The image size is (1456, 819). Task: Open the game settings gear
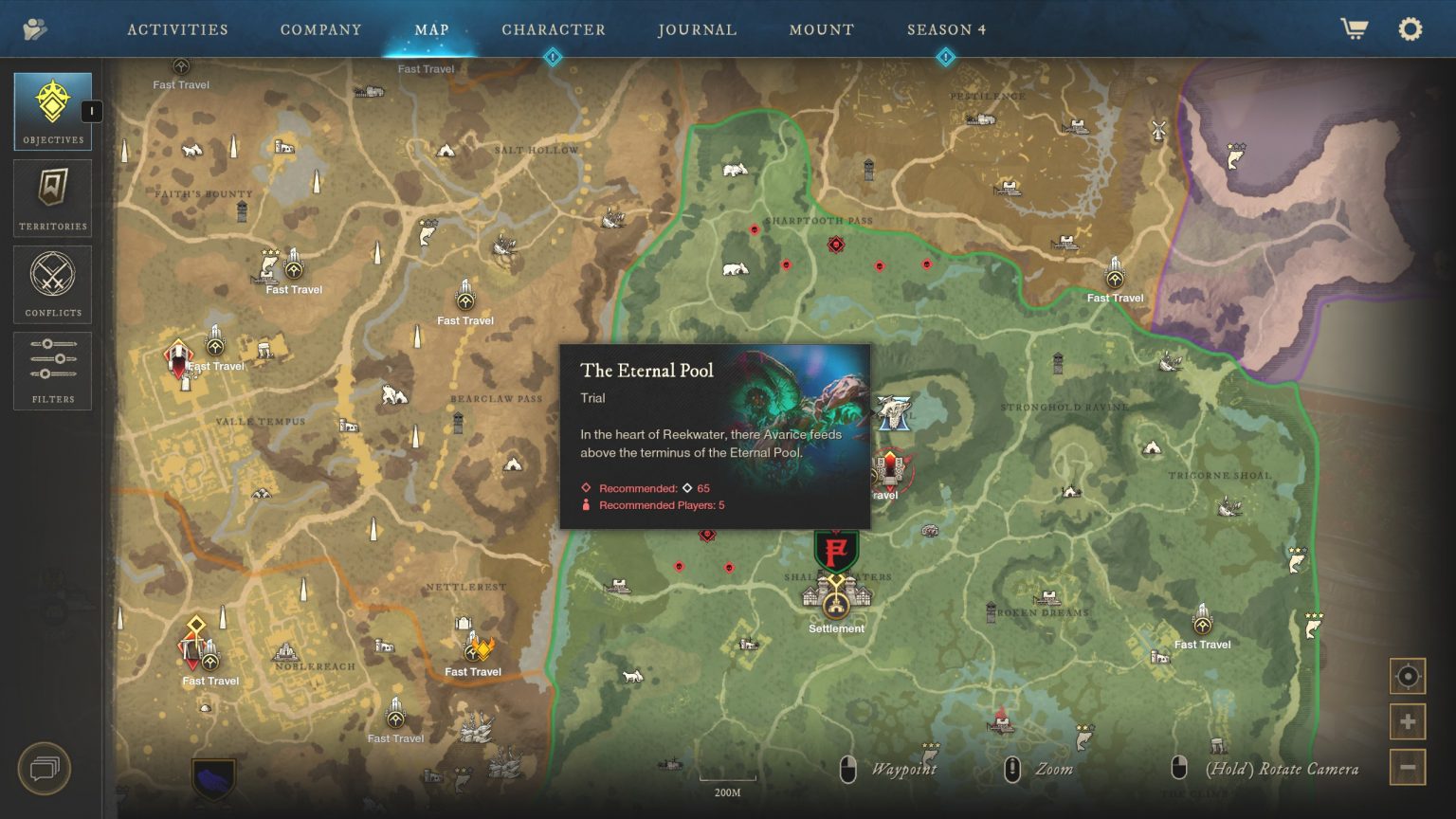tap(1410, 28)
